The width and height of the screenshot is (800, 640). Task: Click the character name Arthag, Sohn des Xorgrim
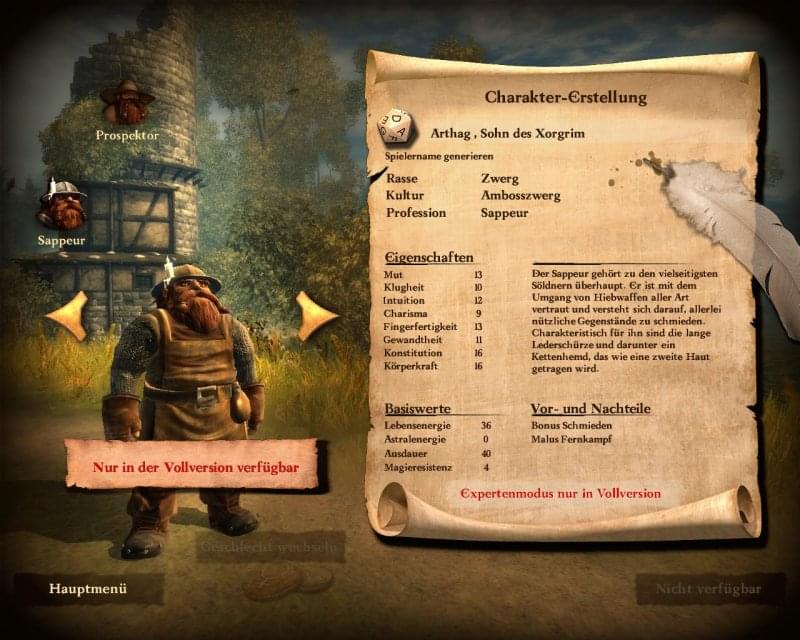[x=507, y=134]
